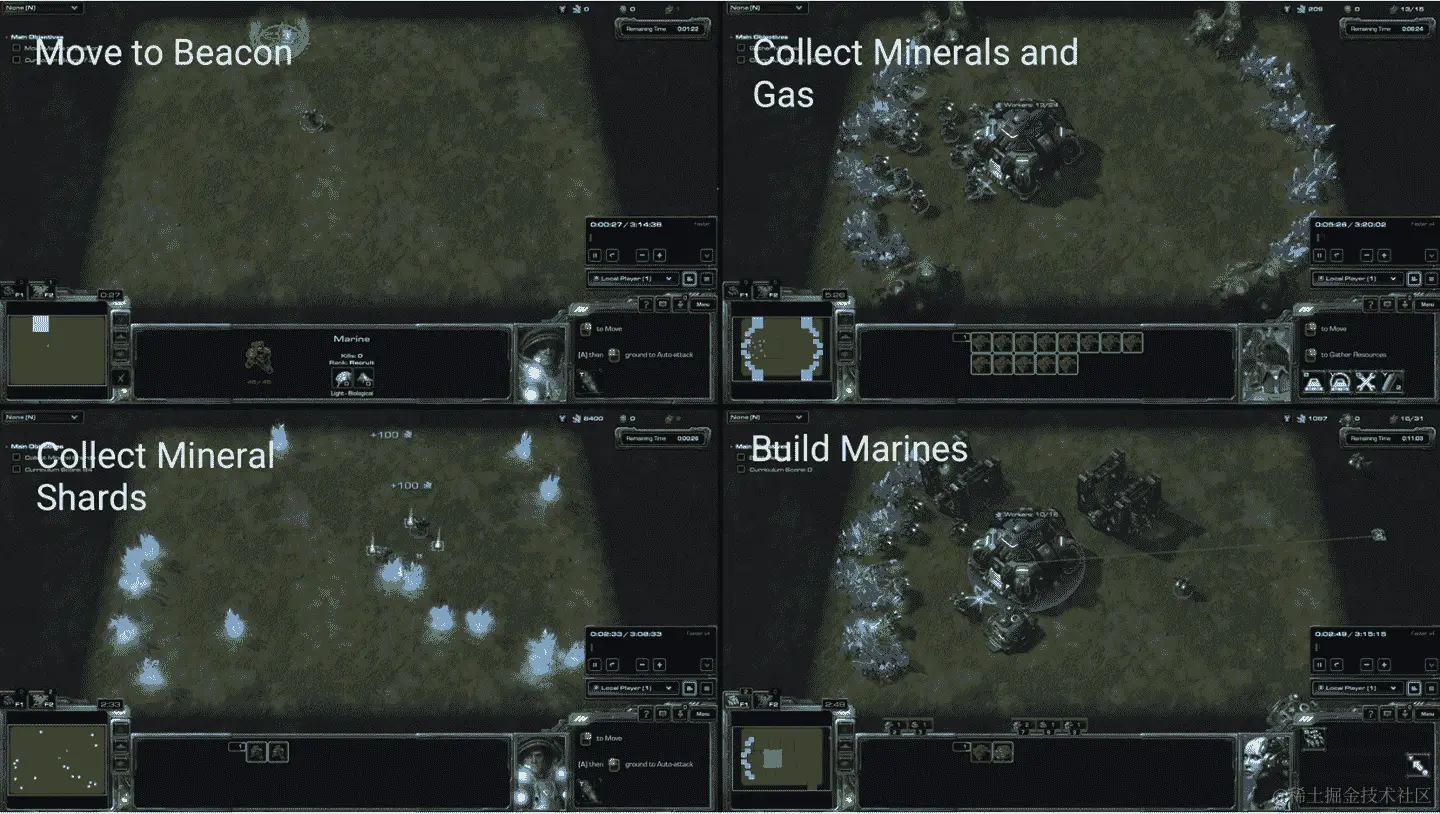Open the in-game Menu in the Build Marines panel

pyautogui.click(x=1425, y=711)
